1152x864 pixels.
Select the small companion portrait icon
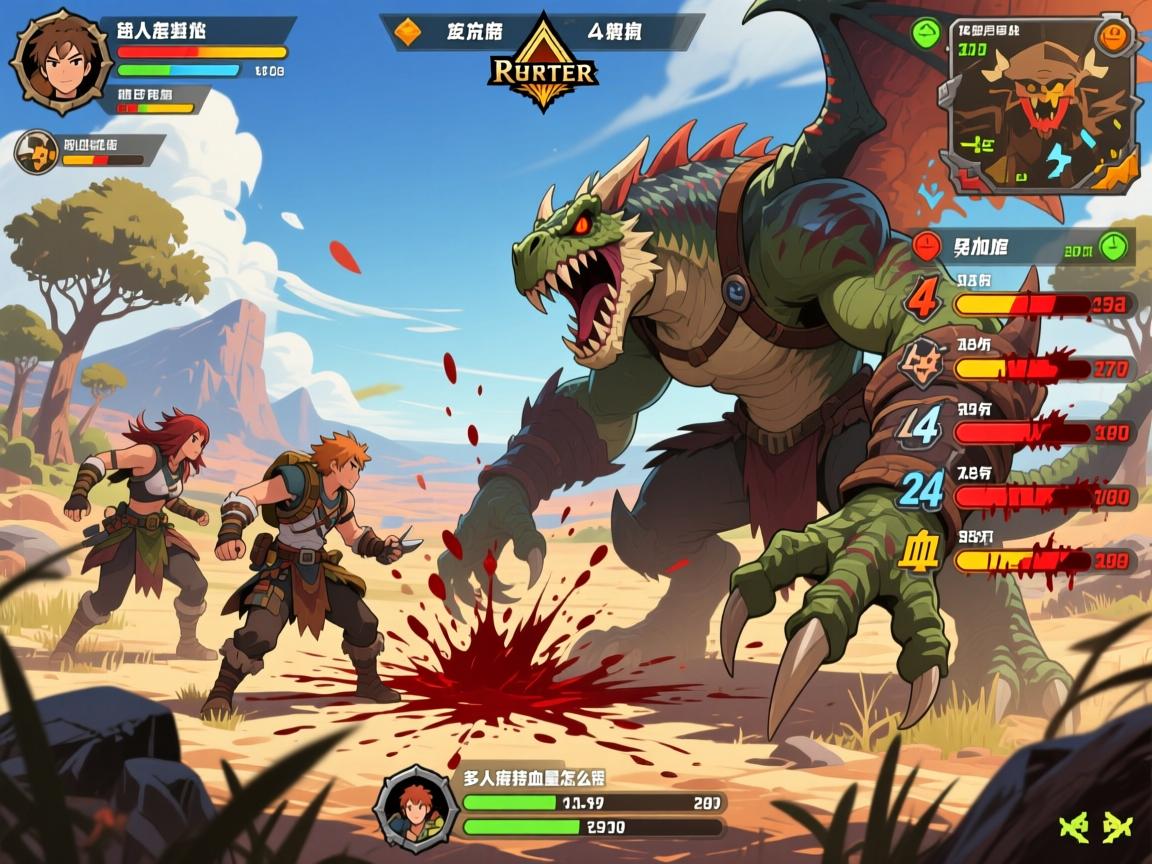37,152
